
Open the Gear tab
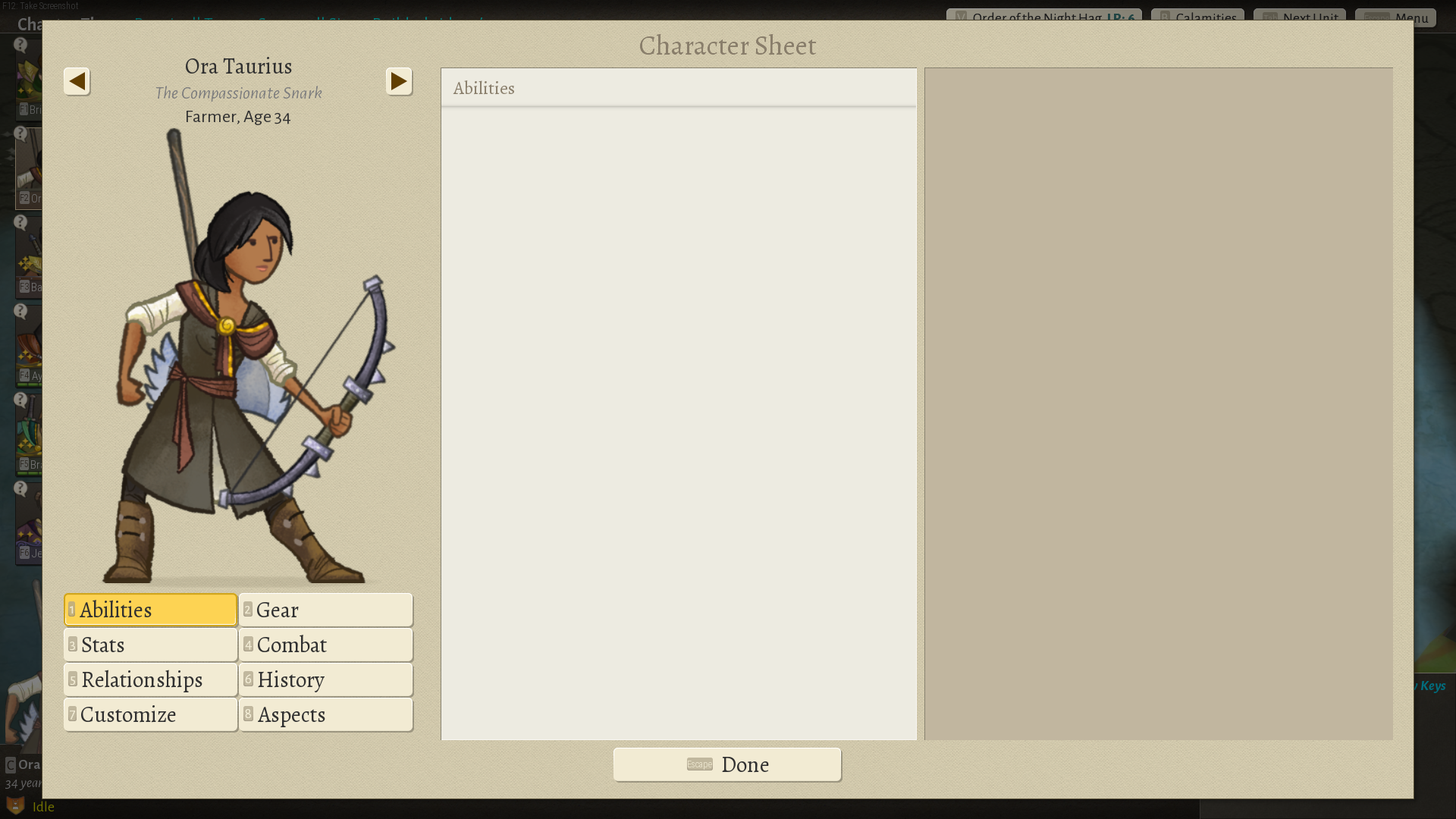pyautogui.click(x=325, y=610)
